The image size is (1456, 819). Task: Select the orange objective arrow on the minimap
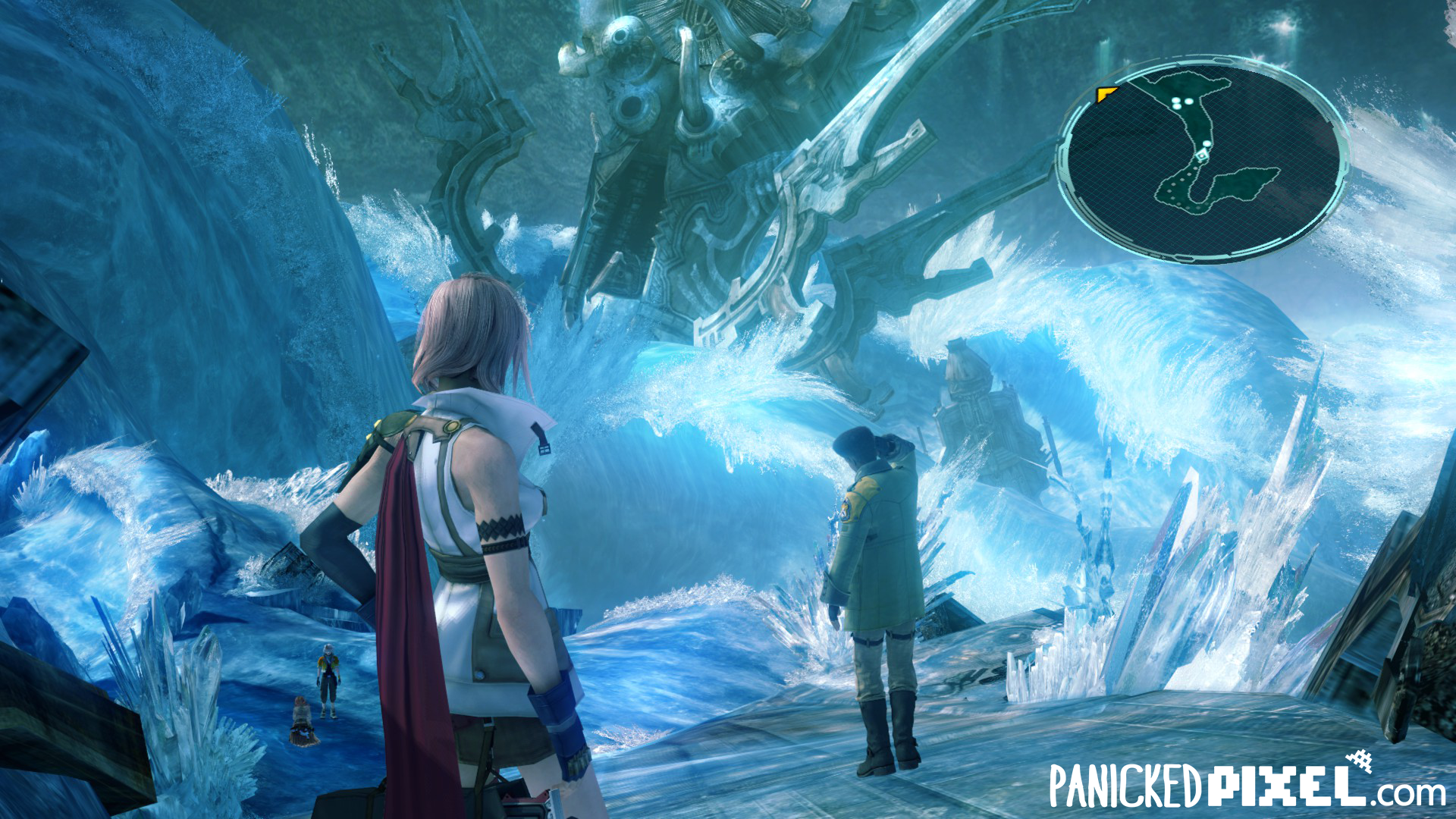(x=1106, y=95)
